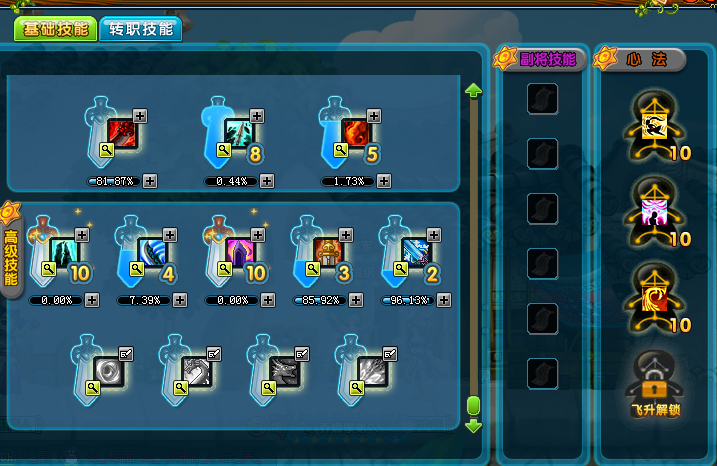Viewport: 717px width, 466px height.
Task: Select the locked grey dragon head skill
Action: [x=283, y=371]
